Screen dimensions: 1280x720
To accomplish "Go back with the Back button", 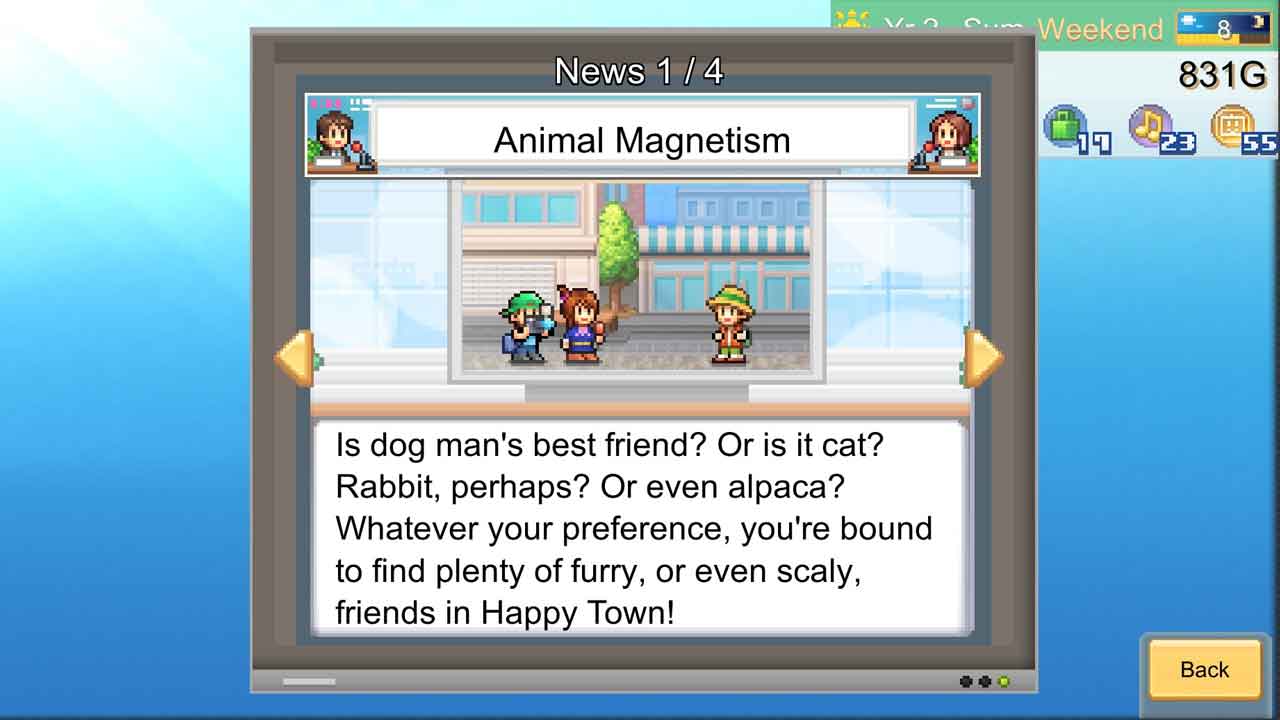I will [1204, 669].
